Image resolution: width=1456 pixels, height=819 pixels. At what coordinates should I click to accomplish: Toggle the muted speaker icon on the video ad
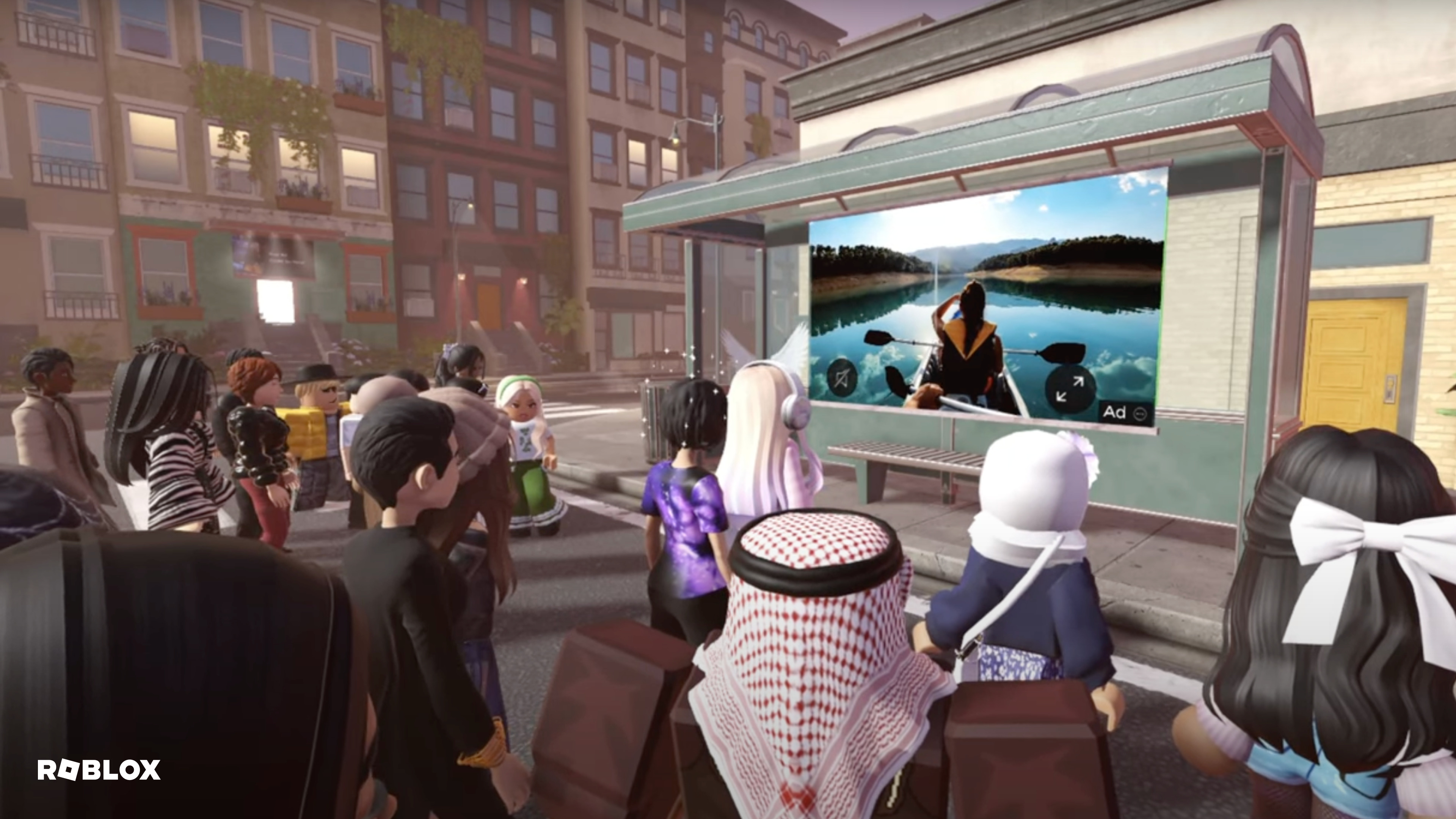click(x=842, y=377)
